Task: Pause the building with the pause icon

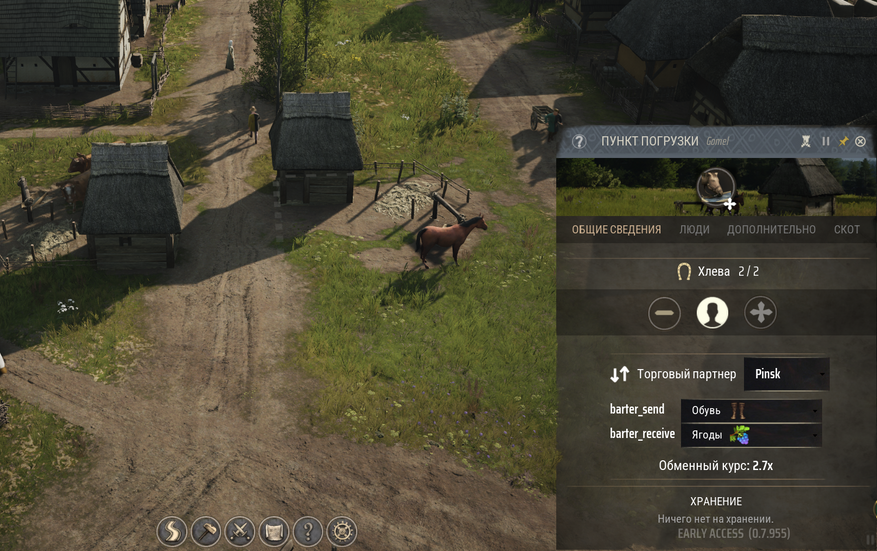Action: 826,142
